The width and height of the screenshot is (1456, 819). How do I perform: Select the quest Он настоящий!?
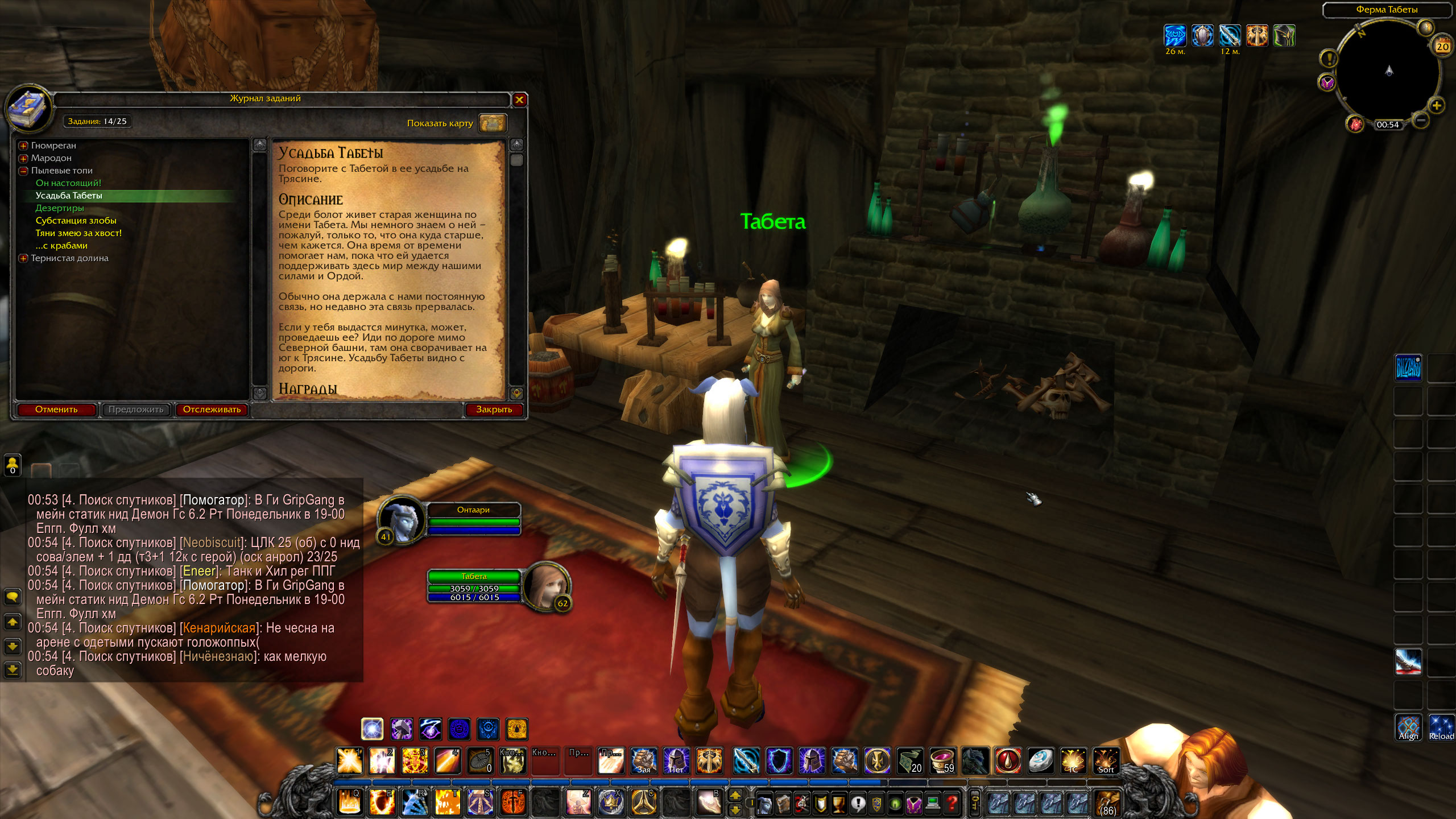(x=68, y=183)
